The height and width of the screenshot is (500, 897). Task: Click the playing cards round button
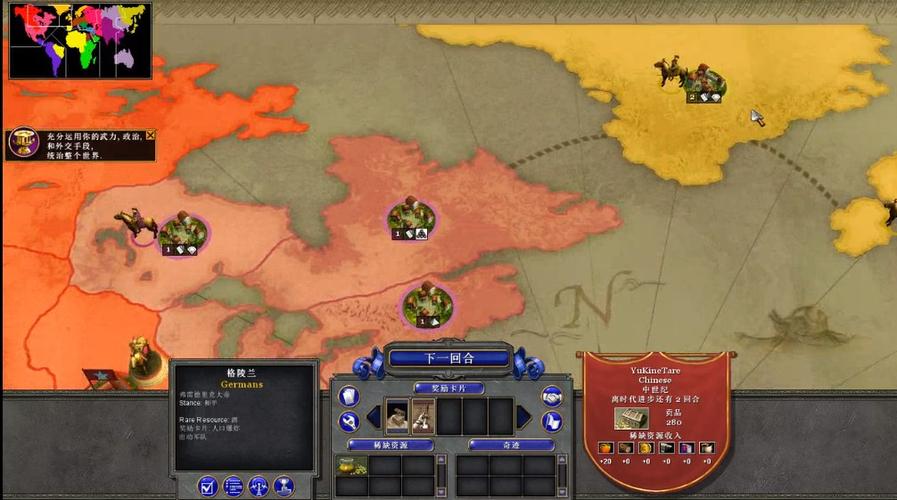point(348,396)
